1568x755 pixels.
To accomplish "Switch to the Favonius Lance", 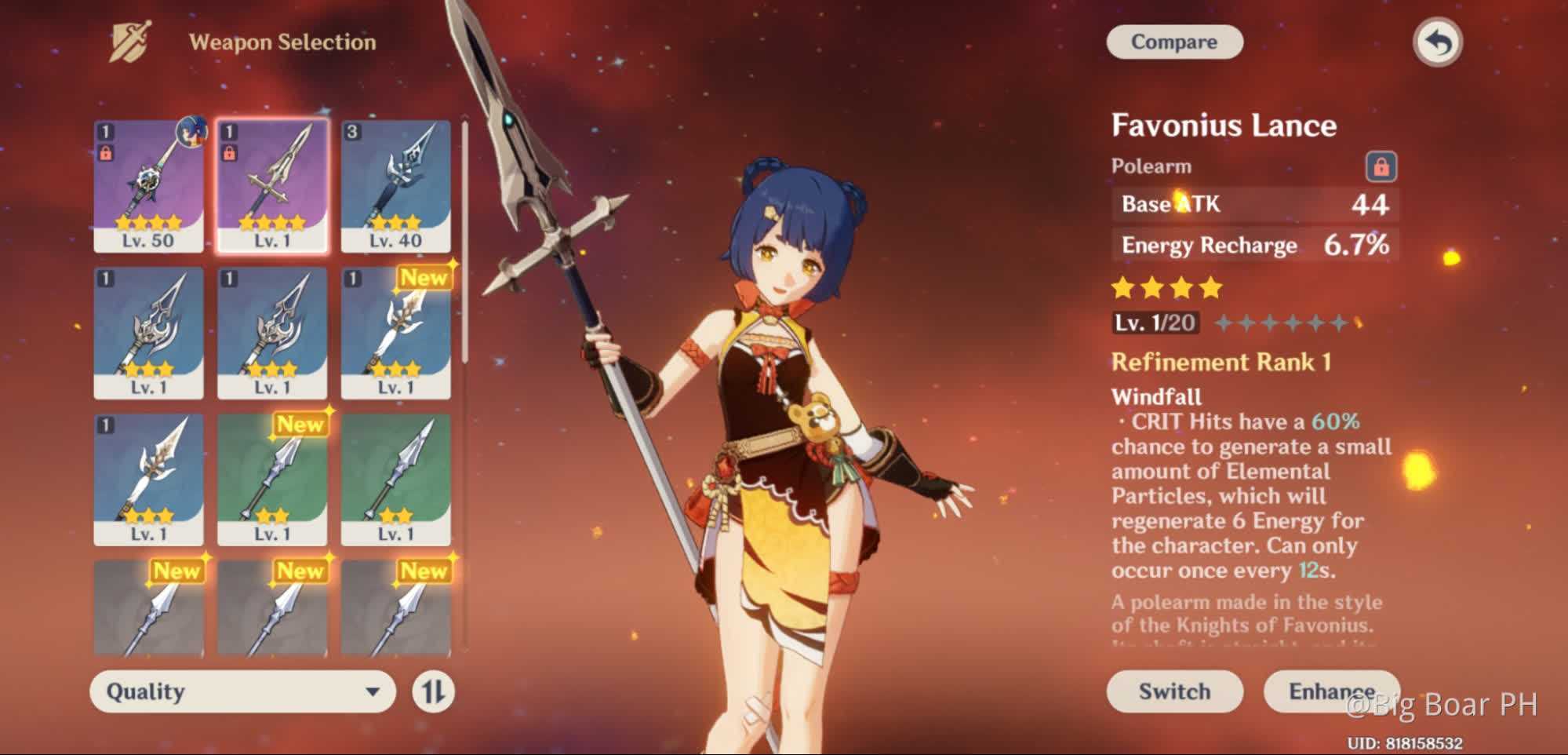I will 1173,691.
